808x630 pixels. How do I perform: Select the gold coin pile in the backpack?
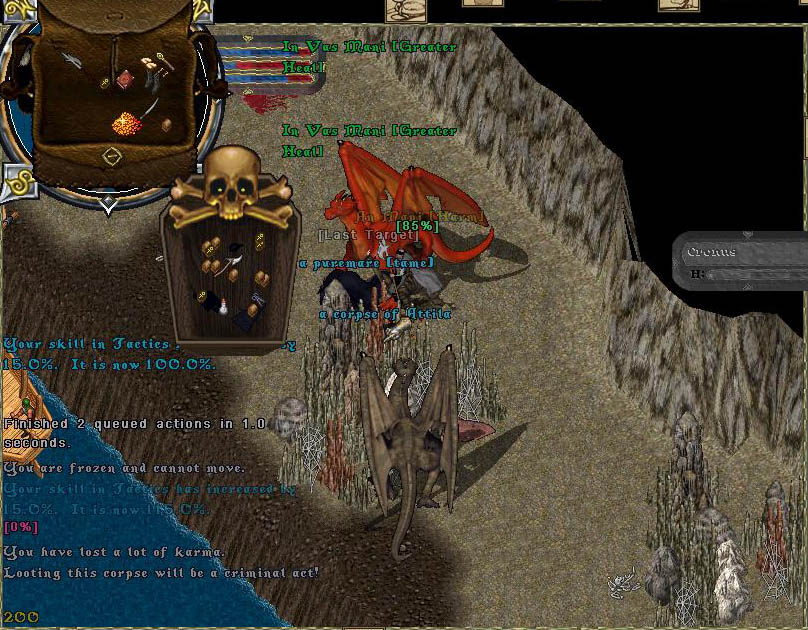click(x=126, y=123)
